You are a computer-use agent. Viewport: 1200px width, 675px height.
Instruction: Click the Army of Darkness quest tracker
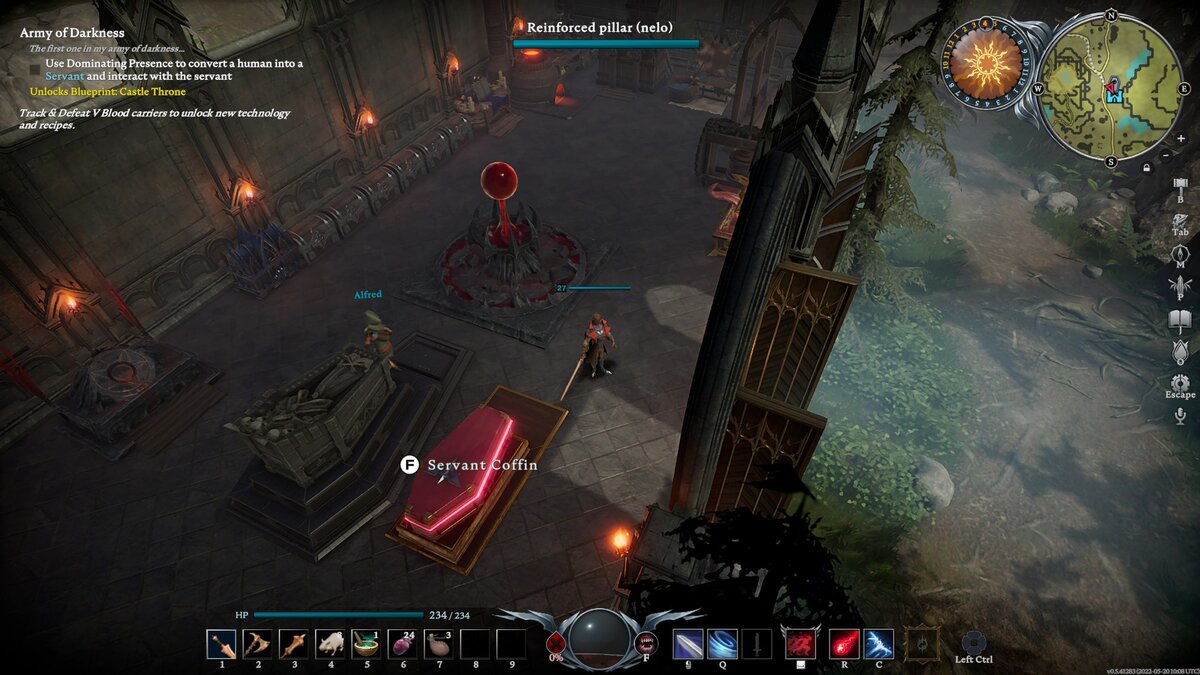72,33
